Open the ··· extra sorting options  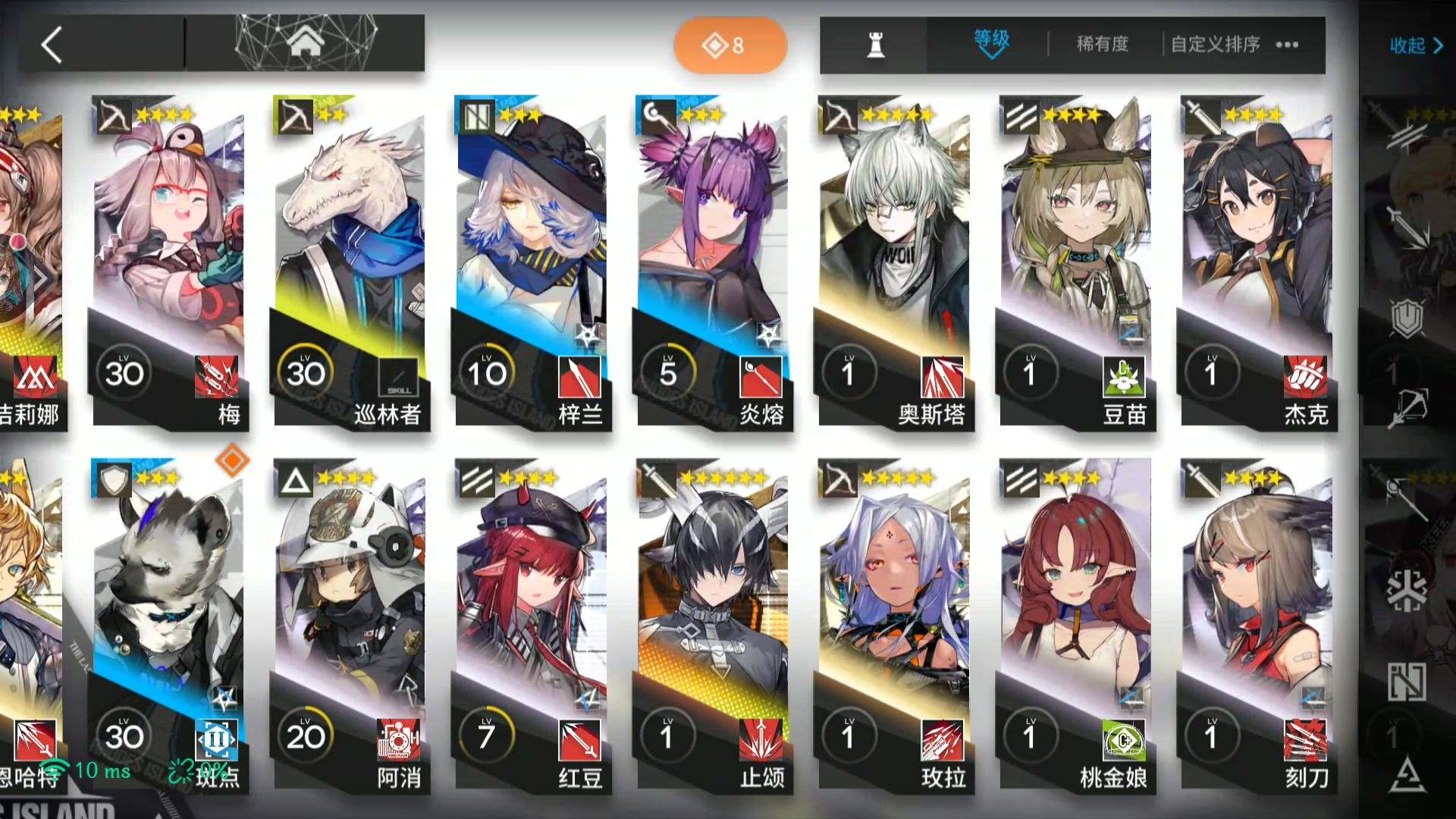(1286, 45)
